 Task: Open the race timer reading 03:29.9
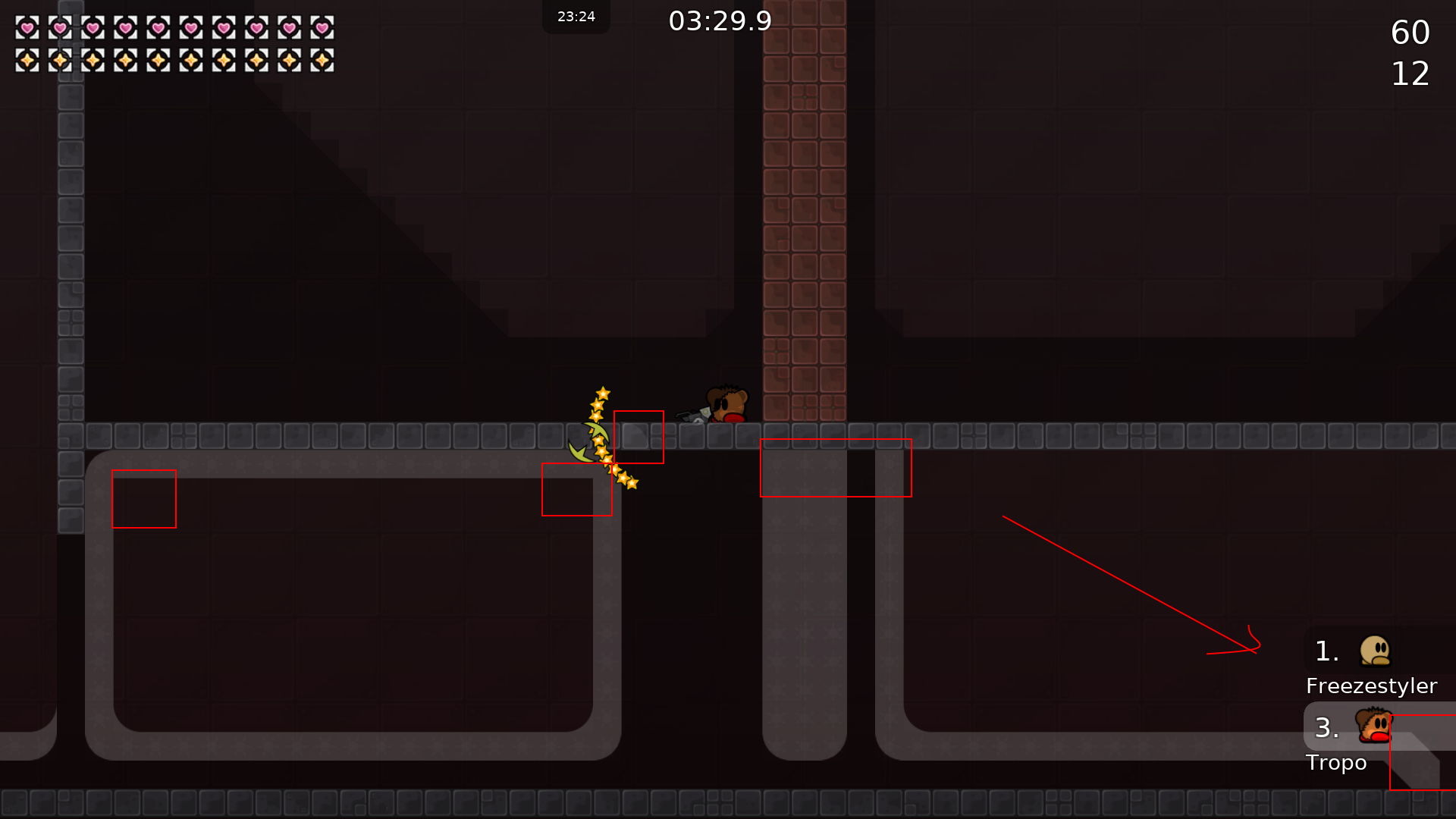coord(719,20)
